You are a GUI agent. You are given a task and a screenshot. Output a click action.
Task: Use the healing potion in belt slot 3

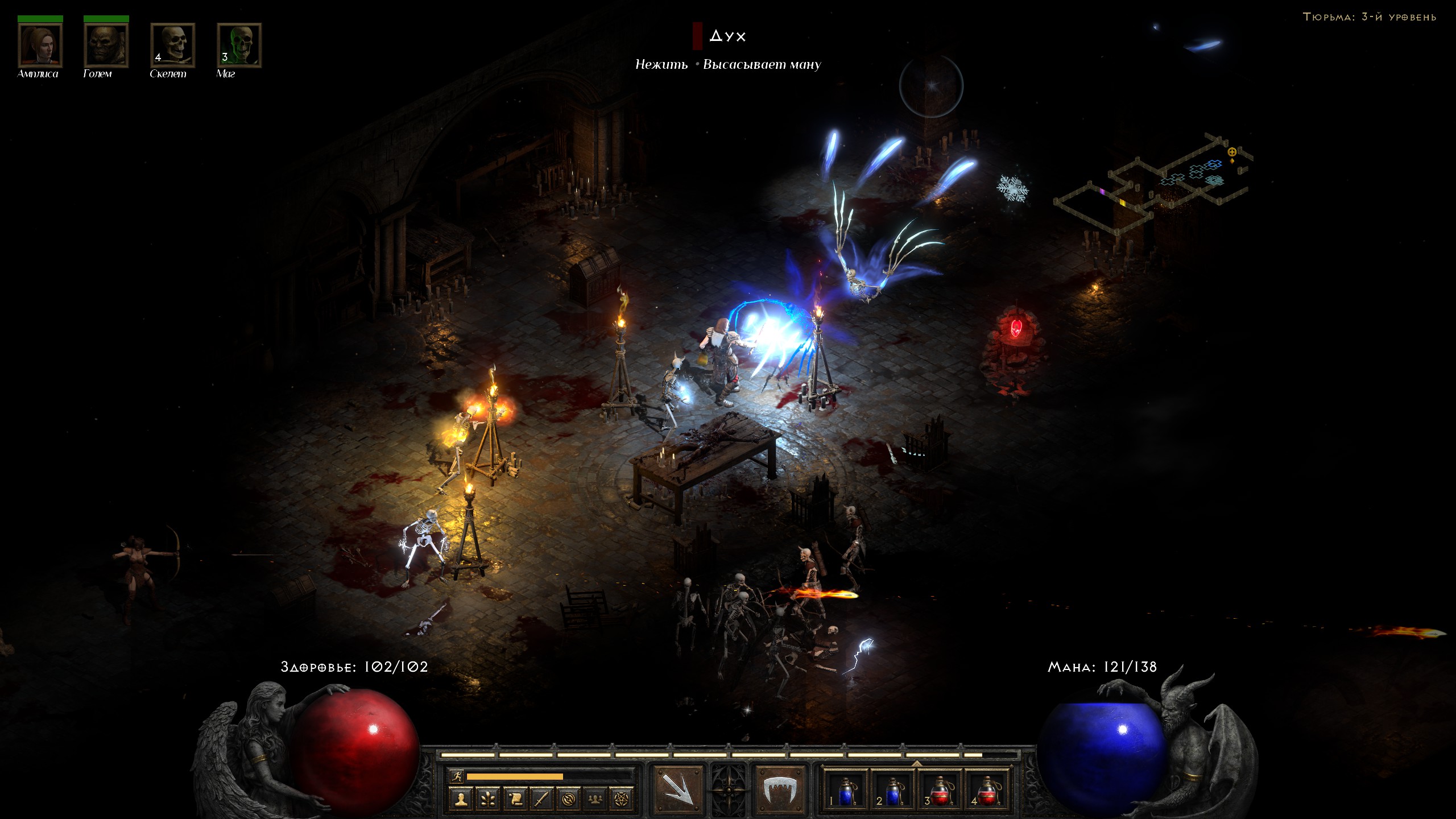[x=940, y=790]
